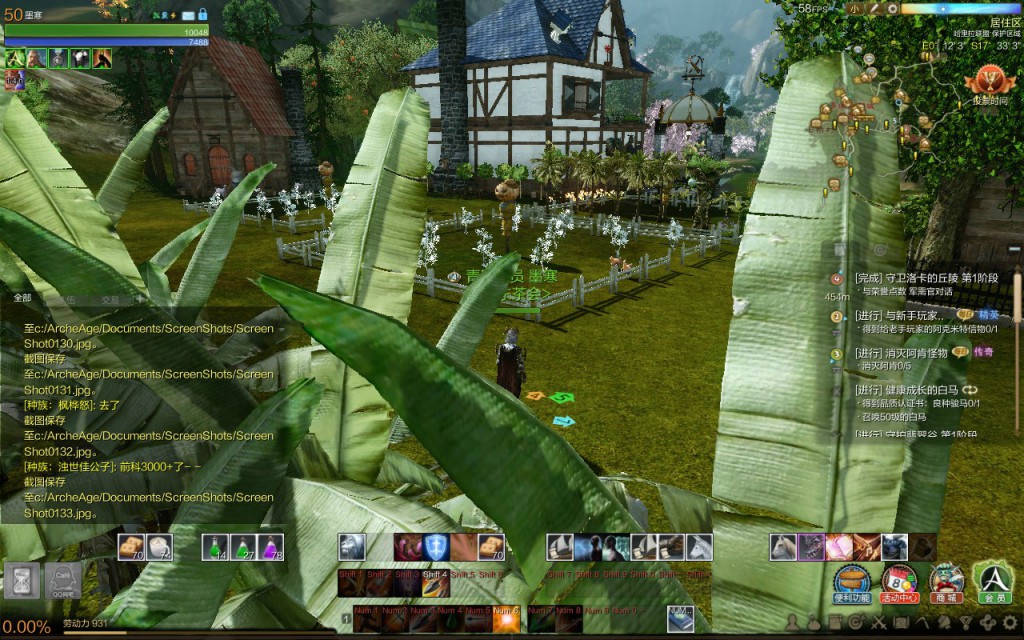
Task: Click the blue book hotbar slot
Action: tap(680, 613)
